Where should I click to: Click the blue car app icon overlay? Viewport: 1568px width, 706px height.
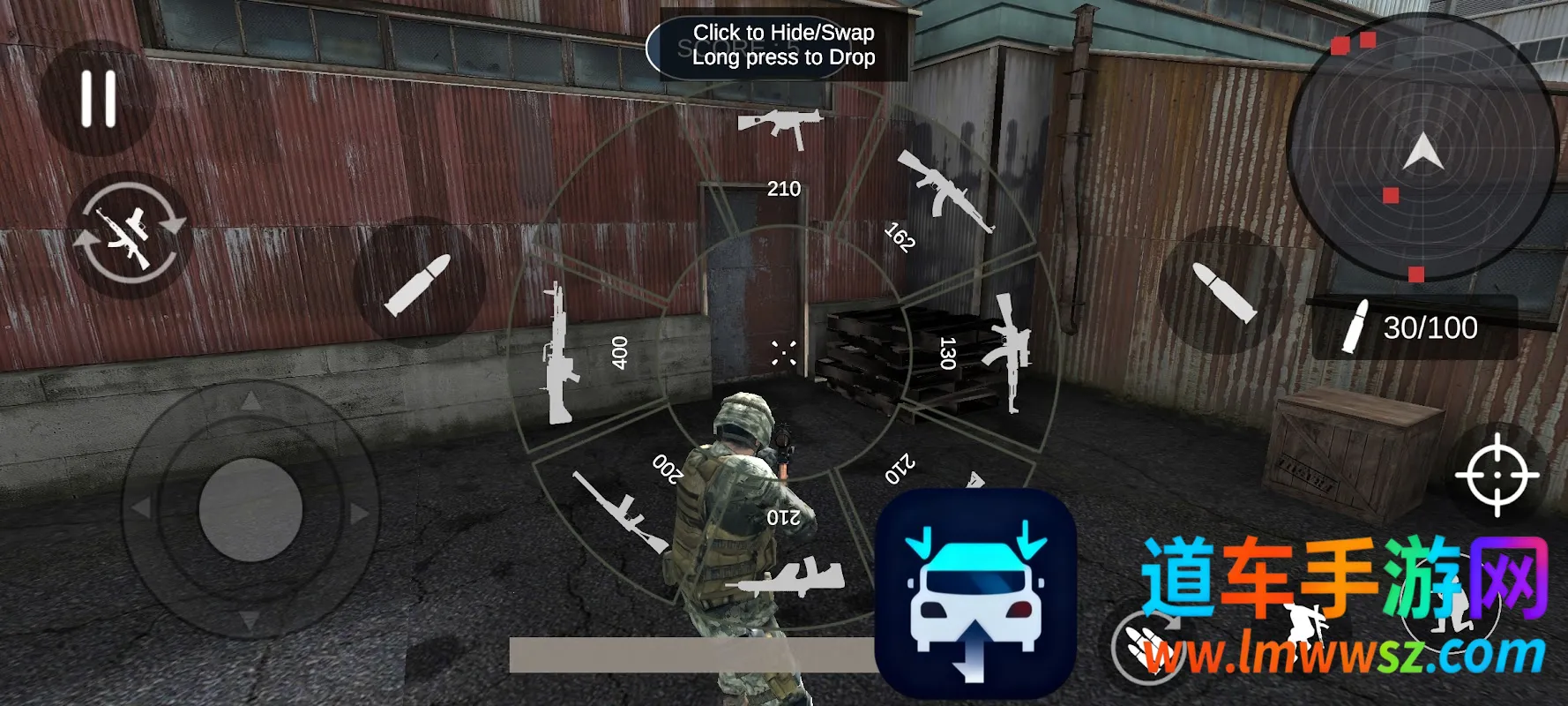pos(975,592)
